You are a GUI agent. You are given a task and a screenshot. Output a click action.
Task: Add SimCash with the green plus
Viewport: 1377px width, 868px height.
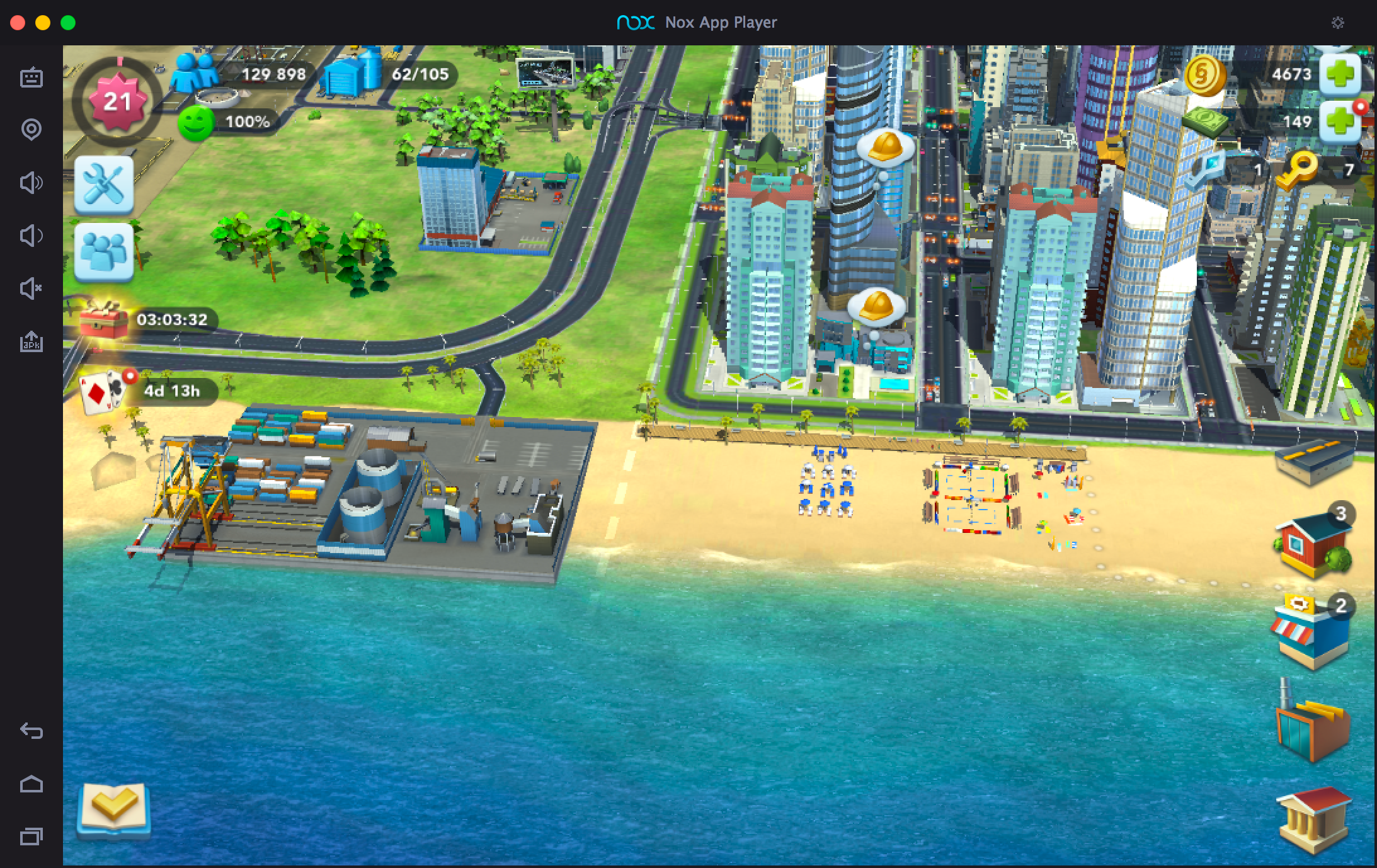(x=1340, y=122)
